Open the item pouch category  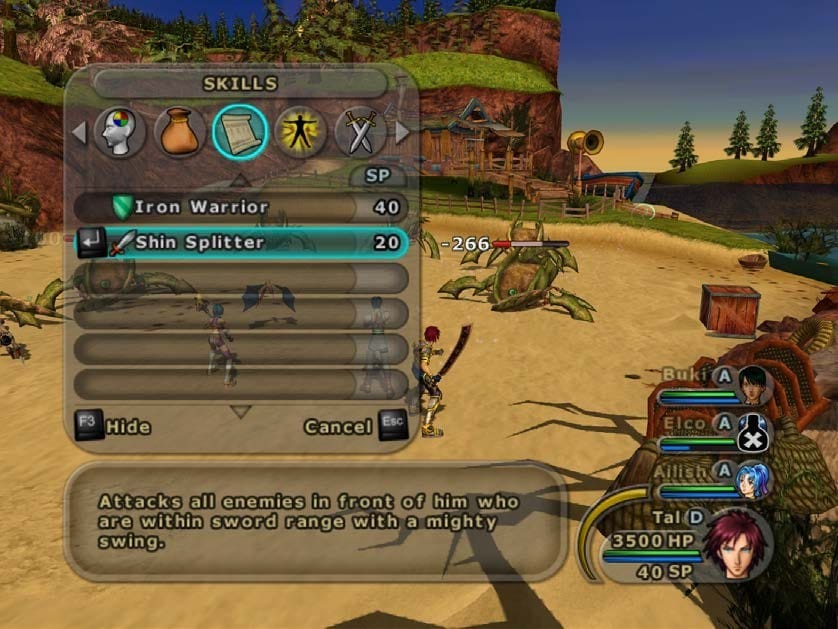[180, 132]
